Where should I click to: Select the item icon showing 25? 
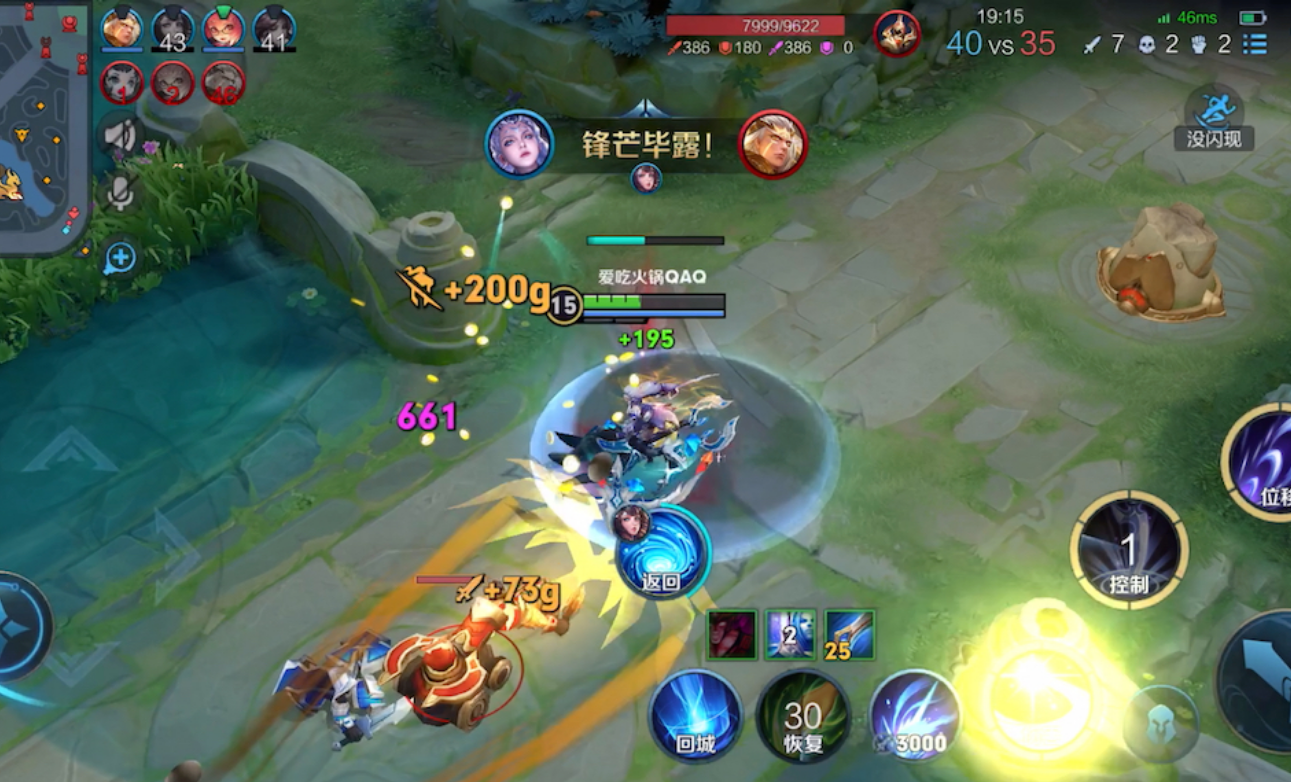click(850, 634)
